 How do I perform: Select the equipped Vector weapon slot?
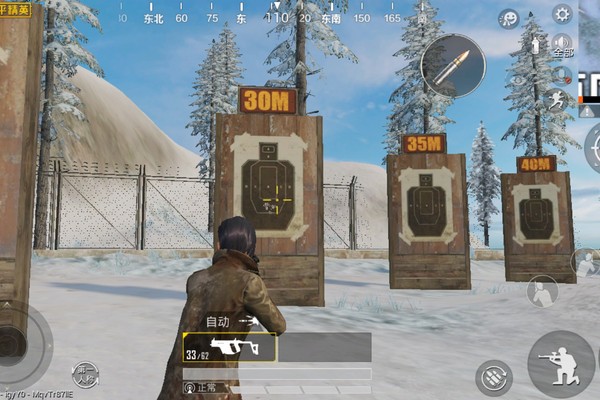pyautogui.click(x=229, y=347)
